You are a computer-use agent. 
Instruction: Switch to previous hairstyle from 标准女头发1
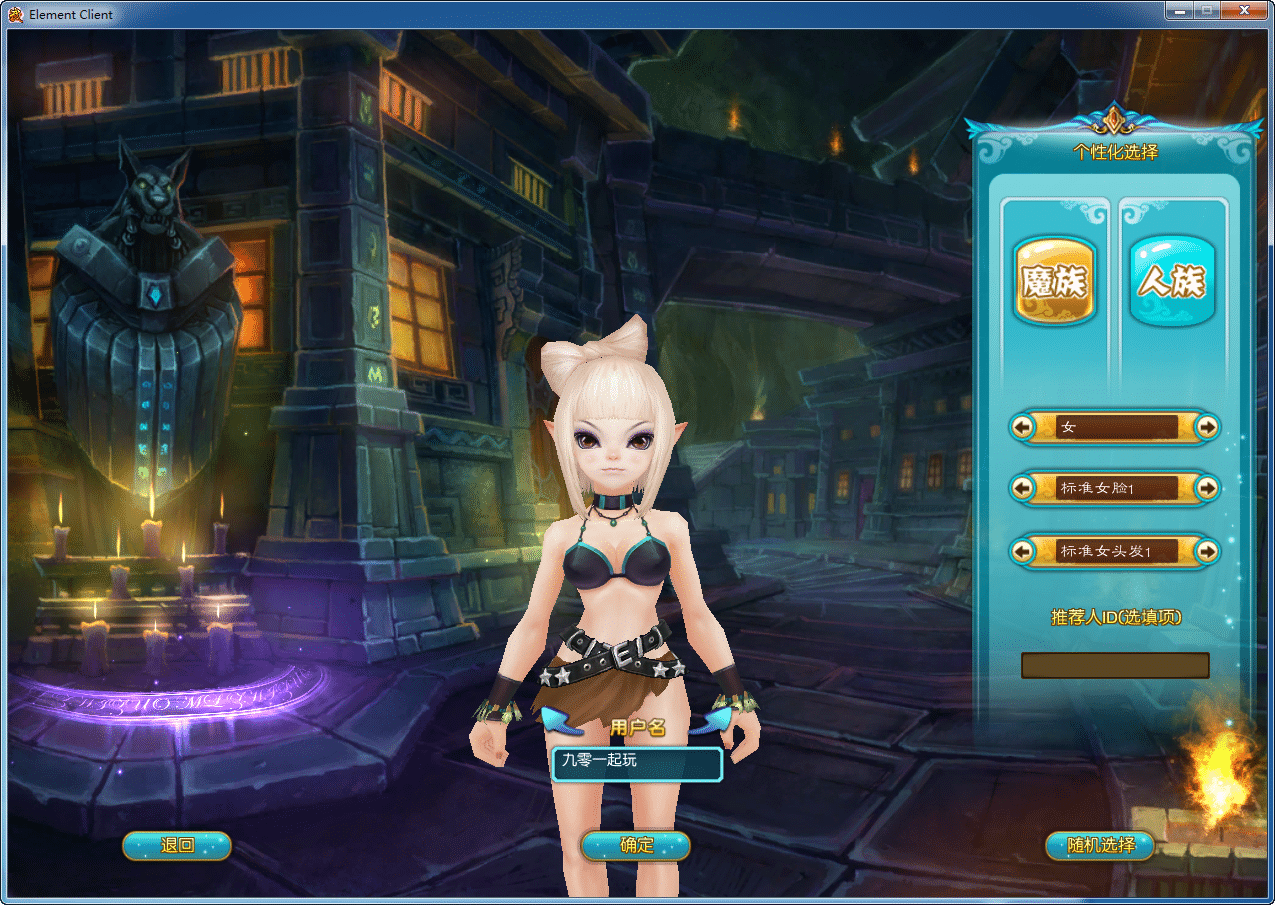1022,551
